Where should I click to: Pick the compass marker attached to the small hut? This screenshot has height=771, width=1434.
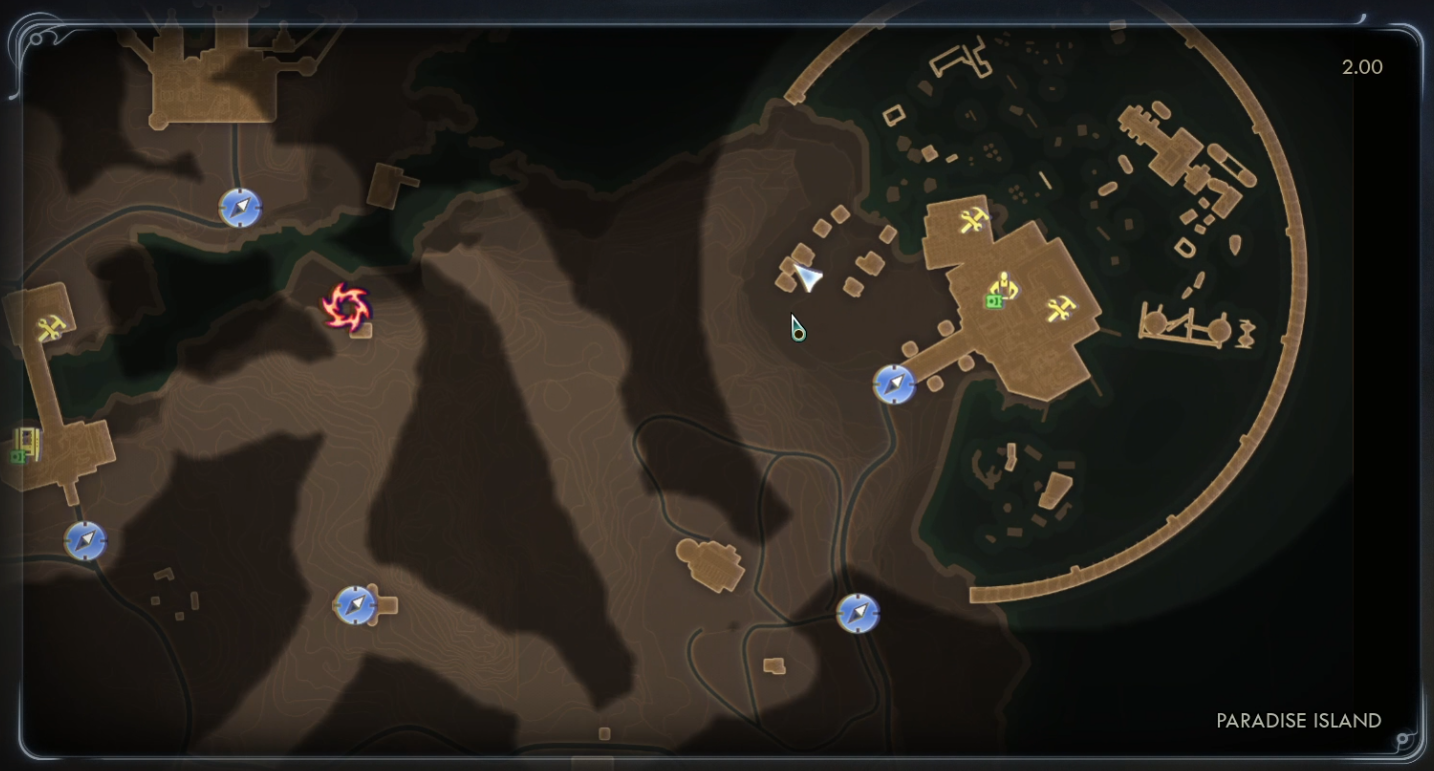click(x=354, y=604)
